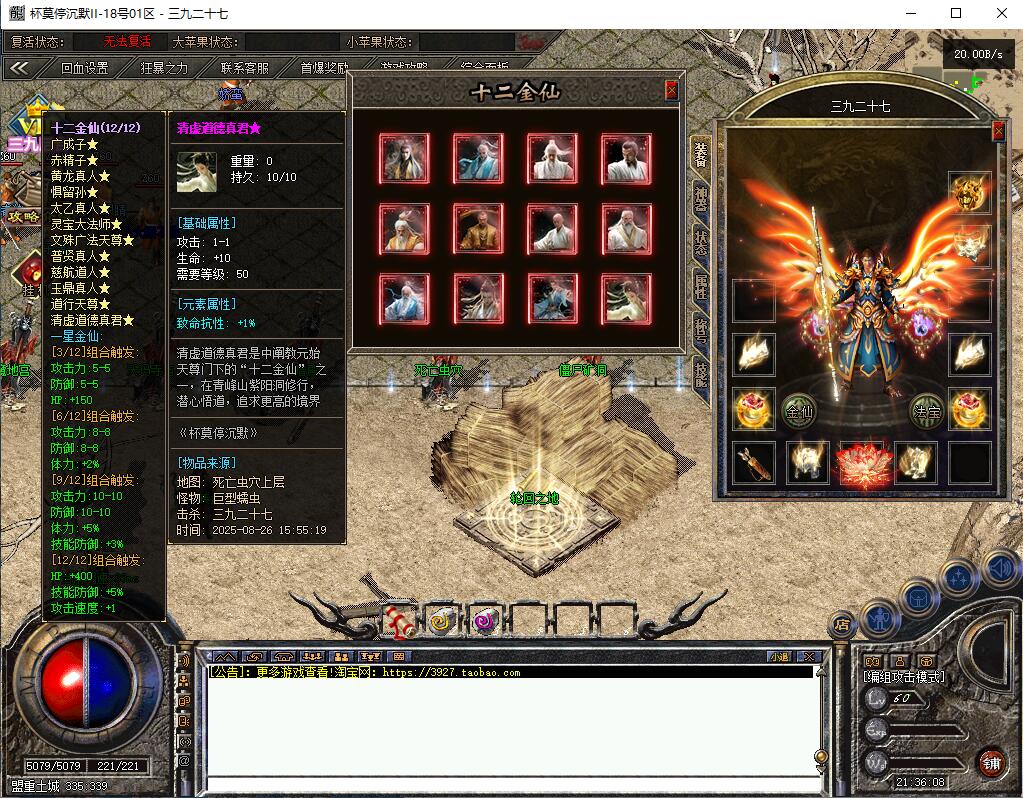Open the 狂暴之力 menu
The width and height of the screenshot is (1023, 798).
coord(164,68)
